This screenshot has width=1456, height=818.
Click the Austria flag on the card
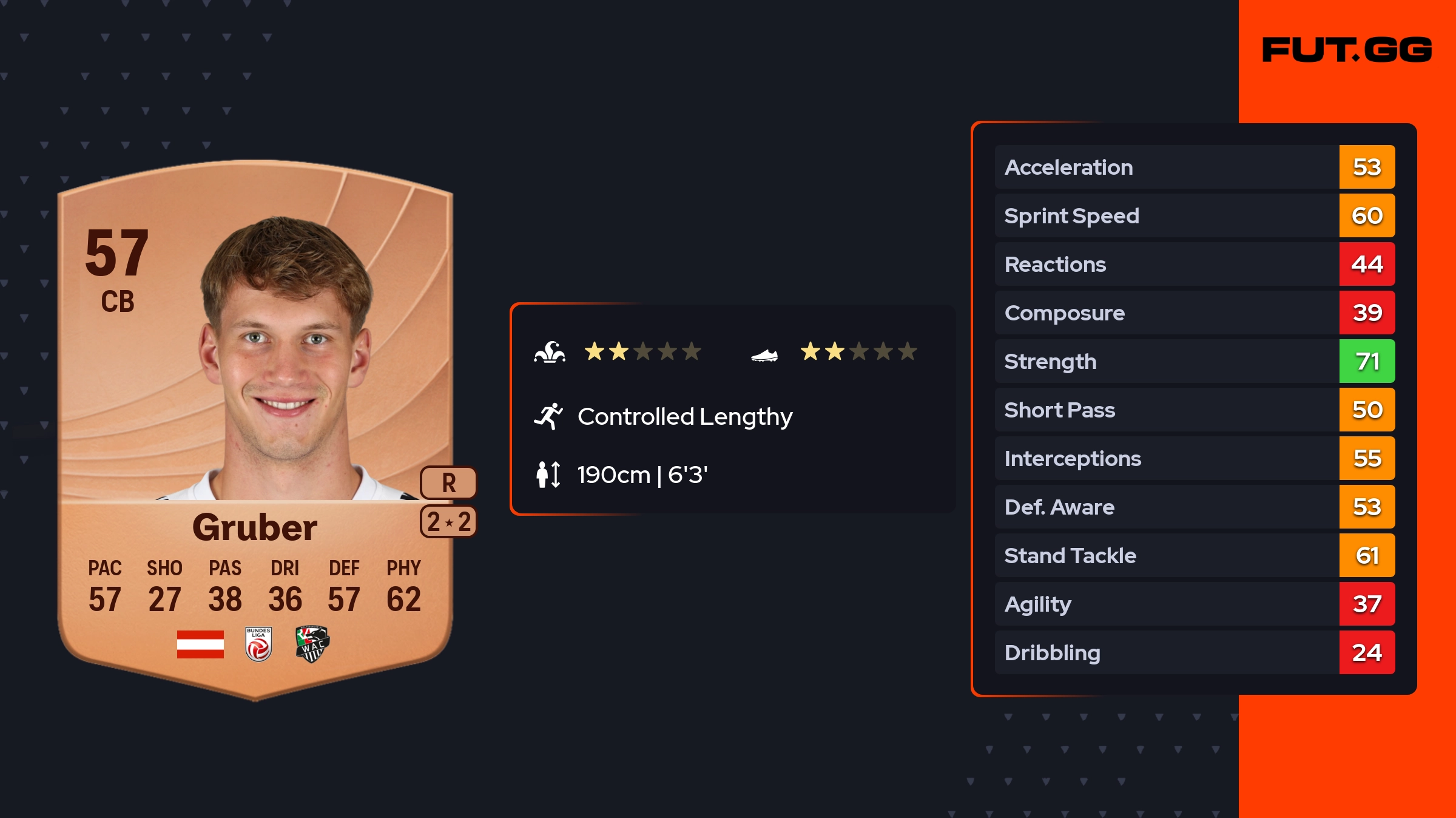pos(200,644)
